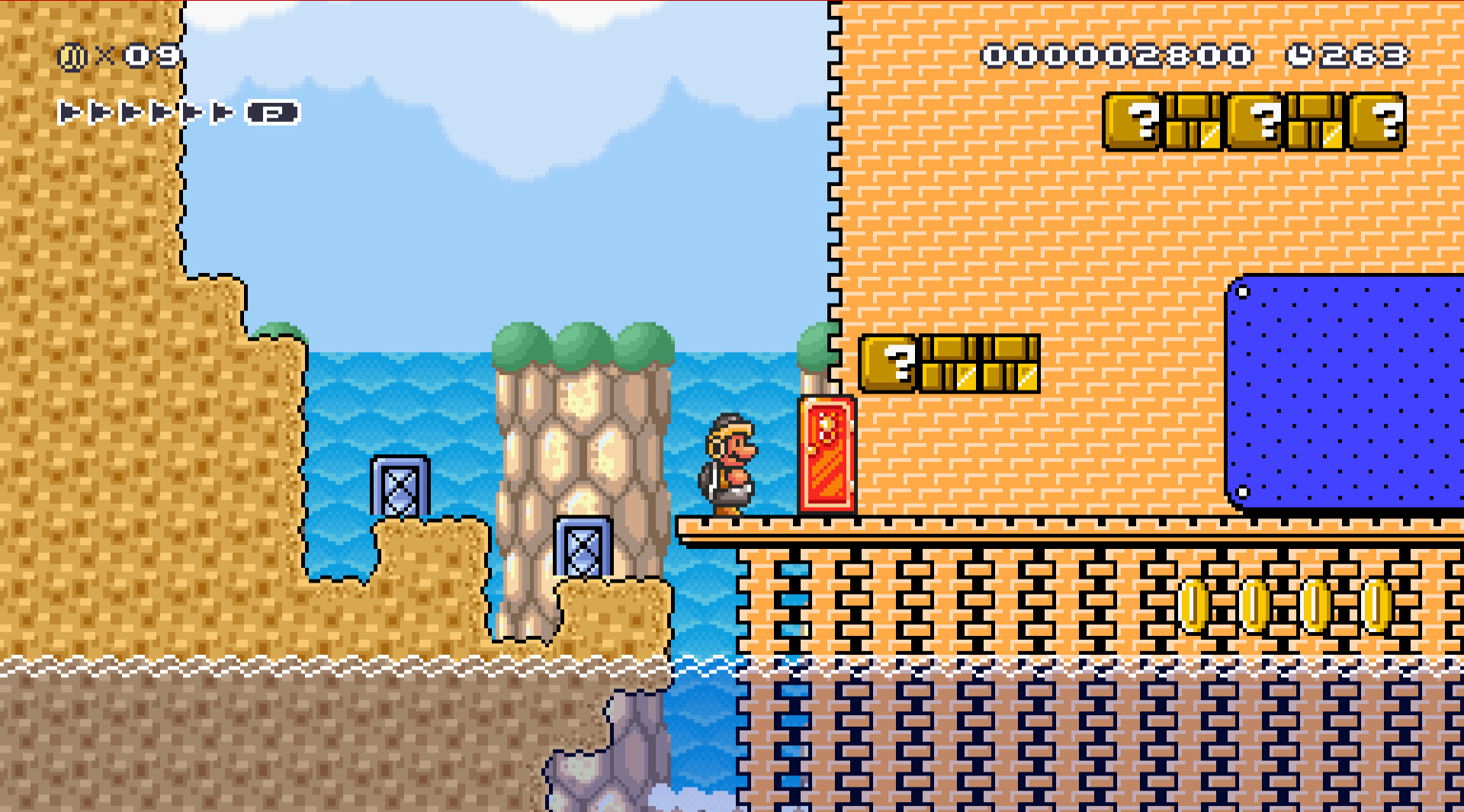Click the black arrow indicator strip icon
Screen dimensions: 1464x812
[x=145, y=113]
